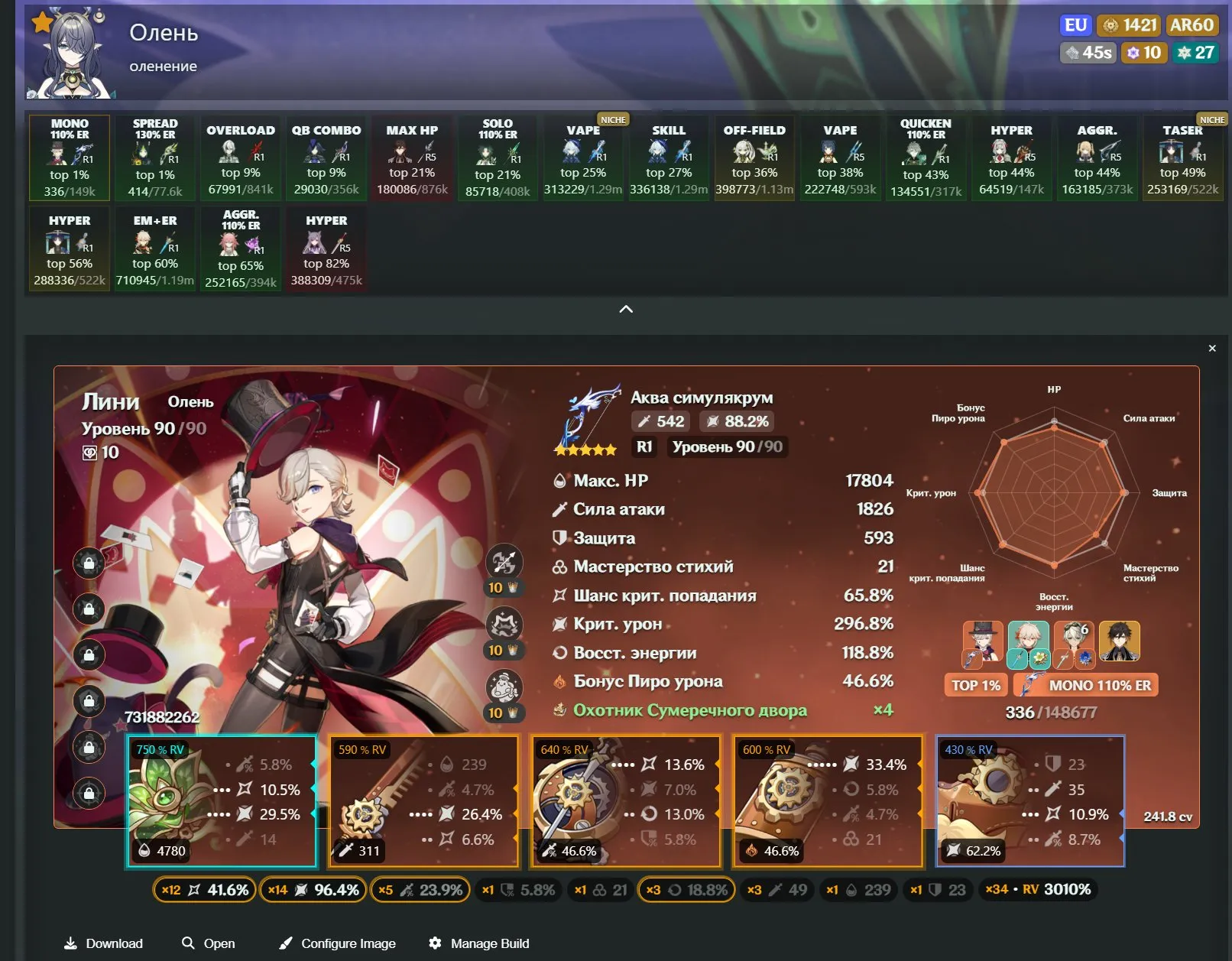
Task: Click the TOP 1% badge button
Action: [x=976, y=686]
